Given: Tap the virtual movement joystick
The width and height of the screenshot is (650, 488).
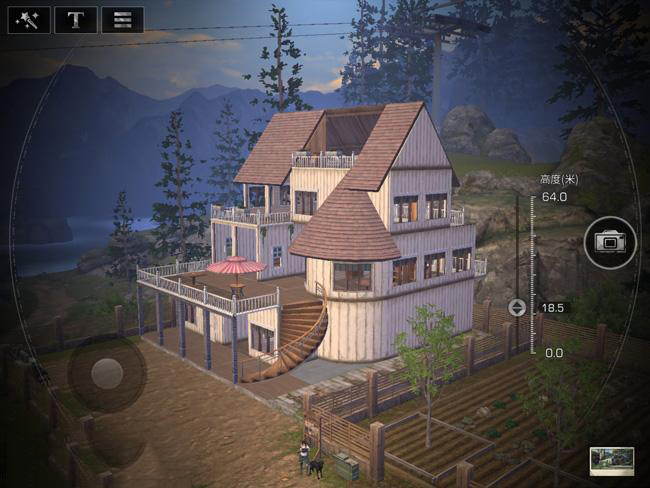Looking at the screenshot, I should point(107,374).
